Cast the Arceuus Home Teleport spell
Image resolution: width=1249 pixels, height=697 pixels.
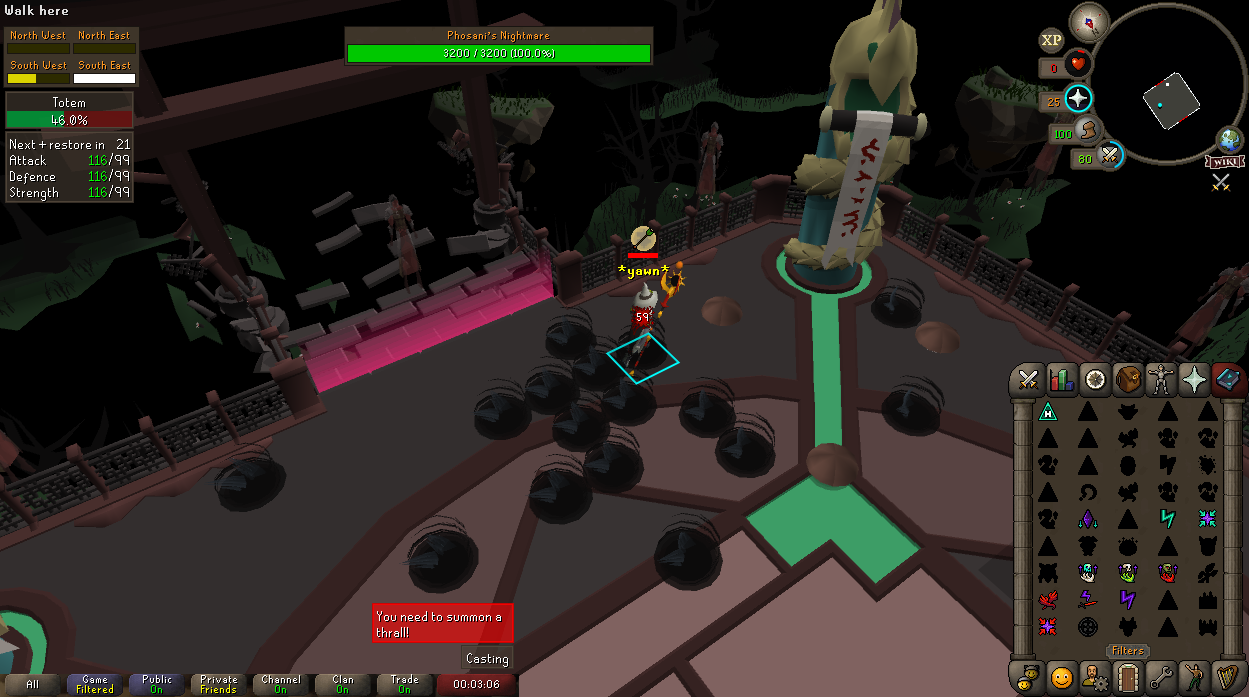1047,411
